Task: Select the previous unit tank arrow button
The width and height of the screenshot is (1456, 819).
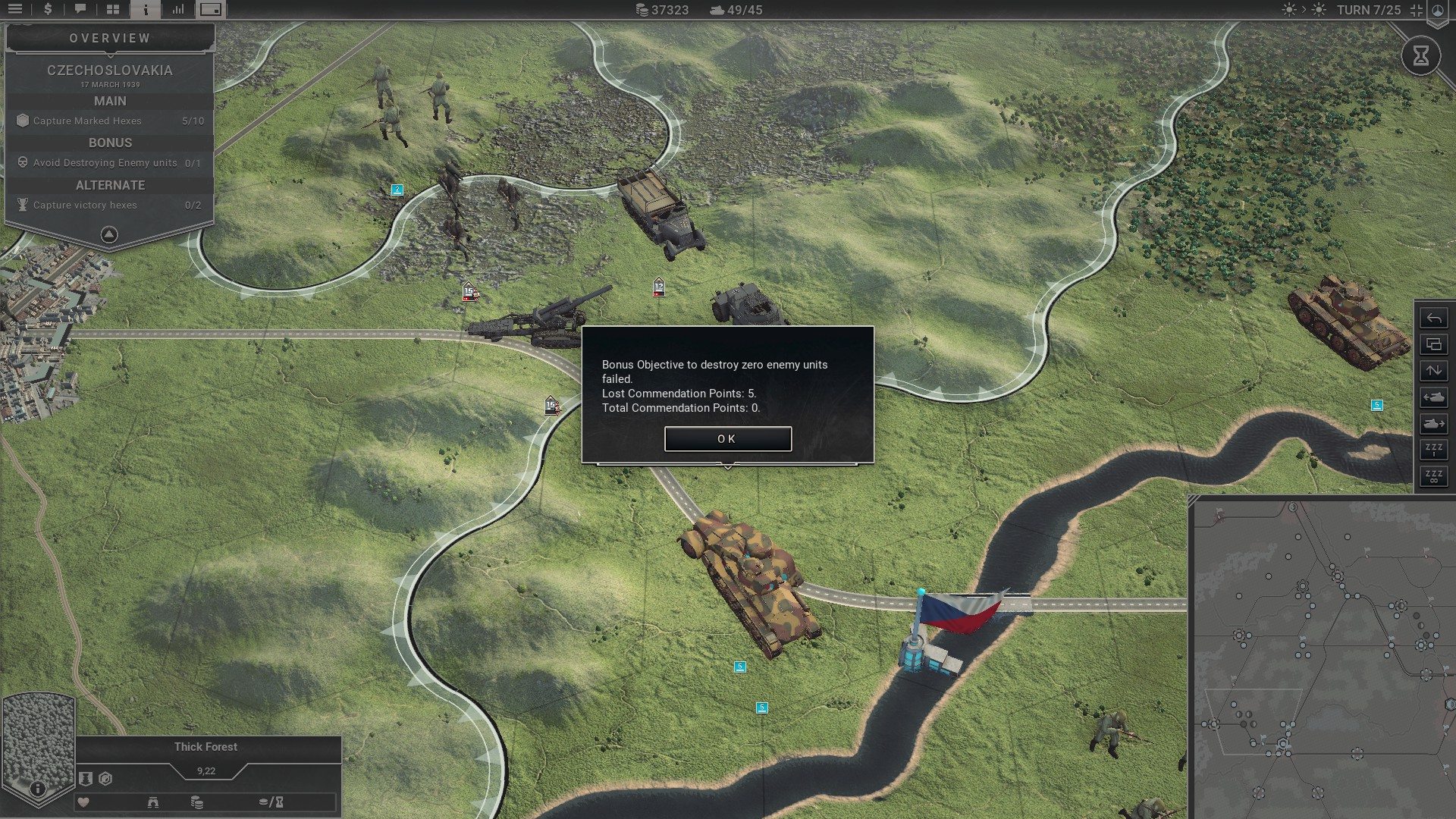Action: pos(1434,397)
